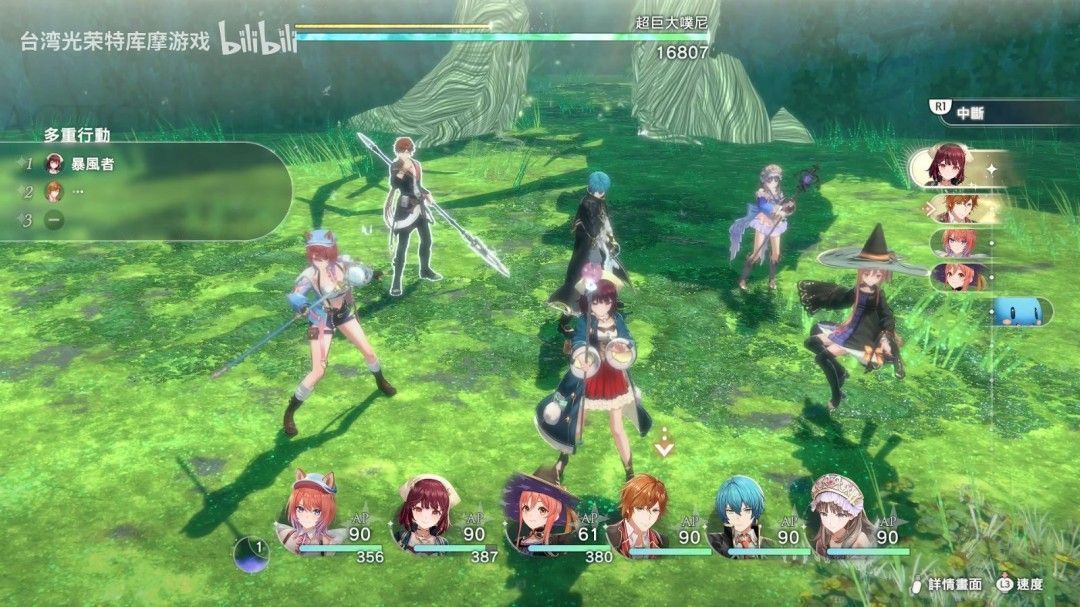Choose the 暴風者 entry in the multi-action list
This screenshot has height=607, width=1080.
92,163
